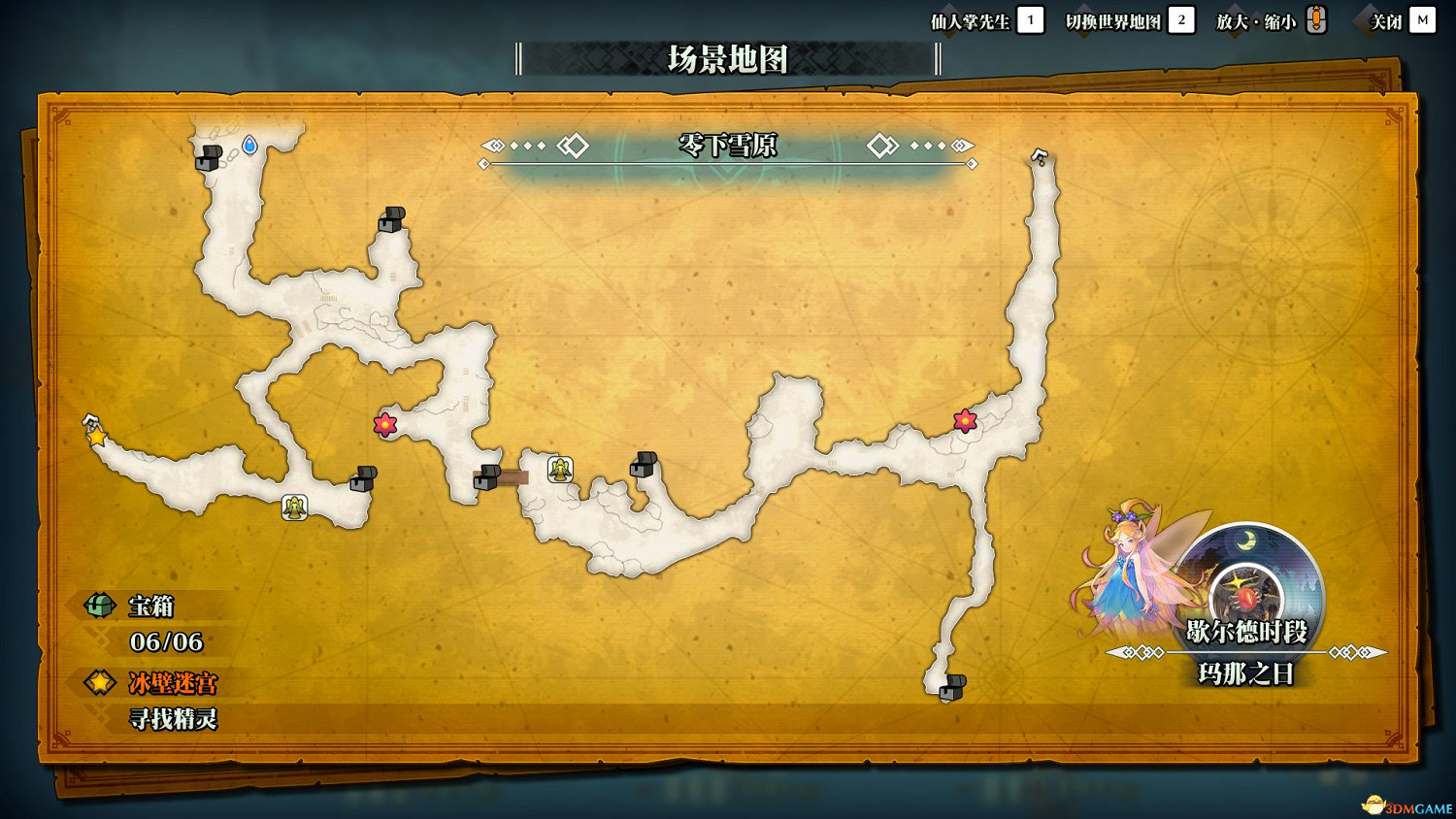Click the 场景地图 title header
This screenshot has height=819, width=1456.
pyautogui.click(x=726, y=58)
